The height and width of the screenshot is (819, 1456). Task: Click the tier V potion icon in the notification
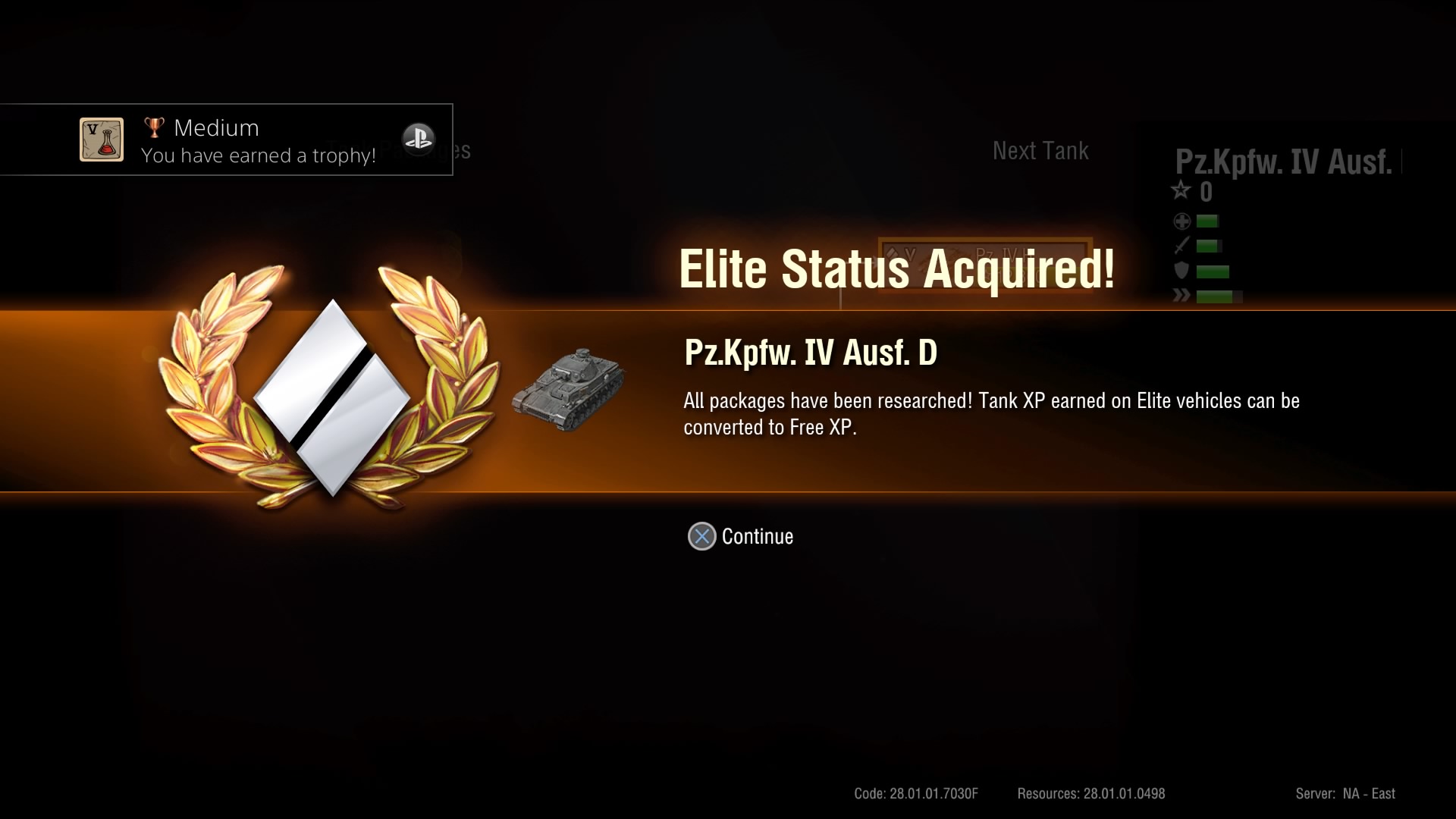100,140
